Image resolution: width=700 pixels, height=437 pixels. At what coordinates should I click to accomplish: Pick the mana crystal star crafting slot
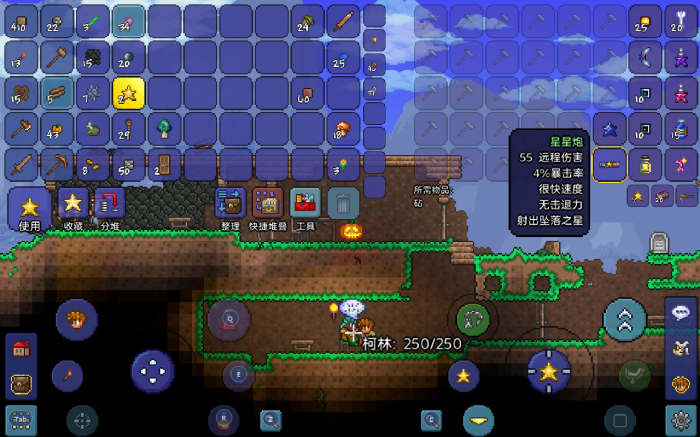click(x=610, y=129)
